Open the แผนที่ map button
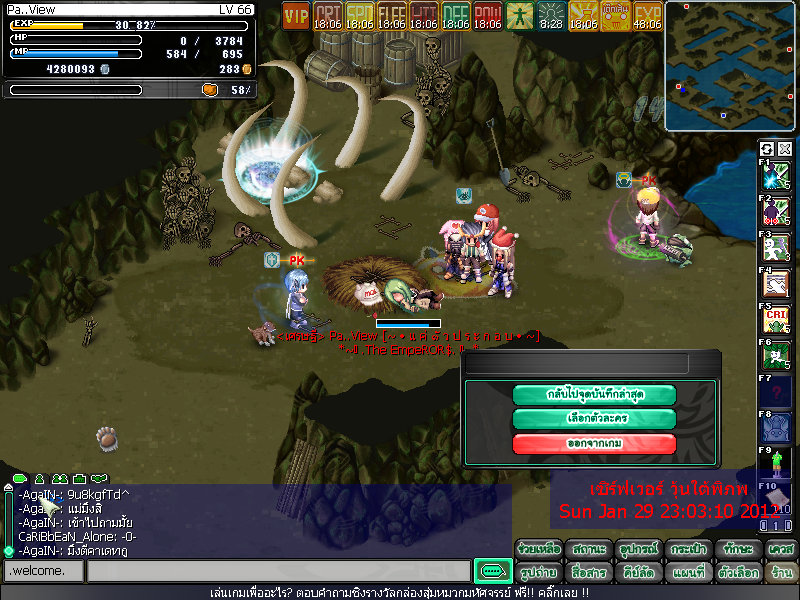The image size is (800, 600). tap(688, 573)
